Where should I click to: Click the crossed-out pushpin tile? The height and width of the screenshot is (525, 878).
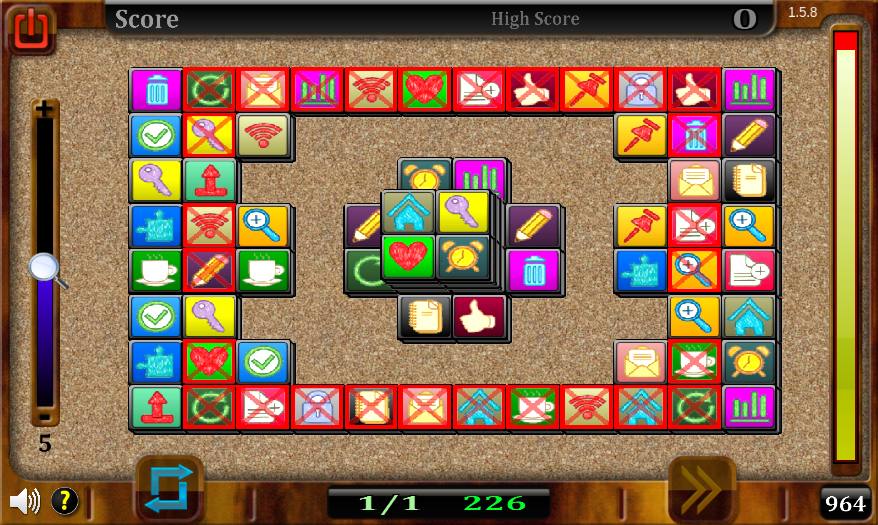[x=587, y=89]
